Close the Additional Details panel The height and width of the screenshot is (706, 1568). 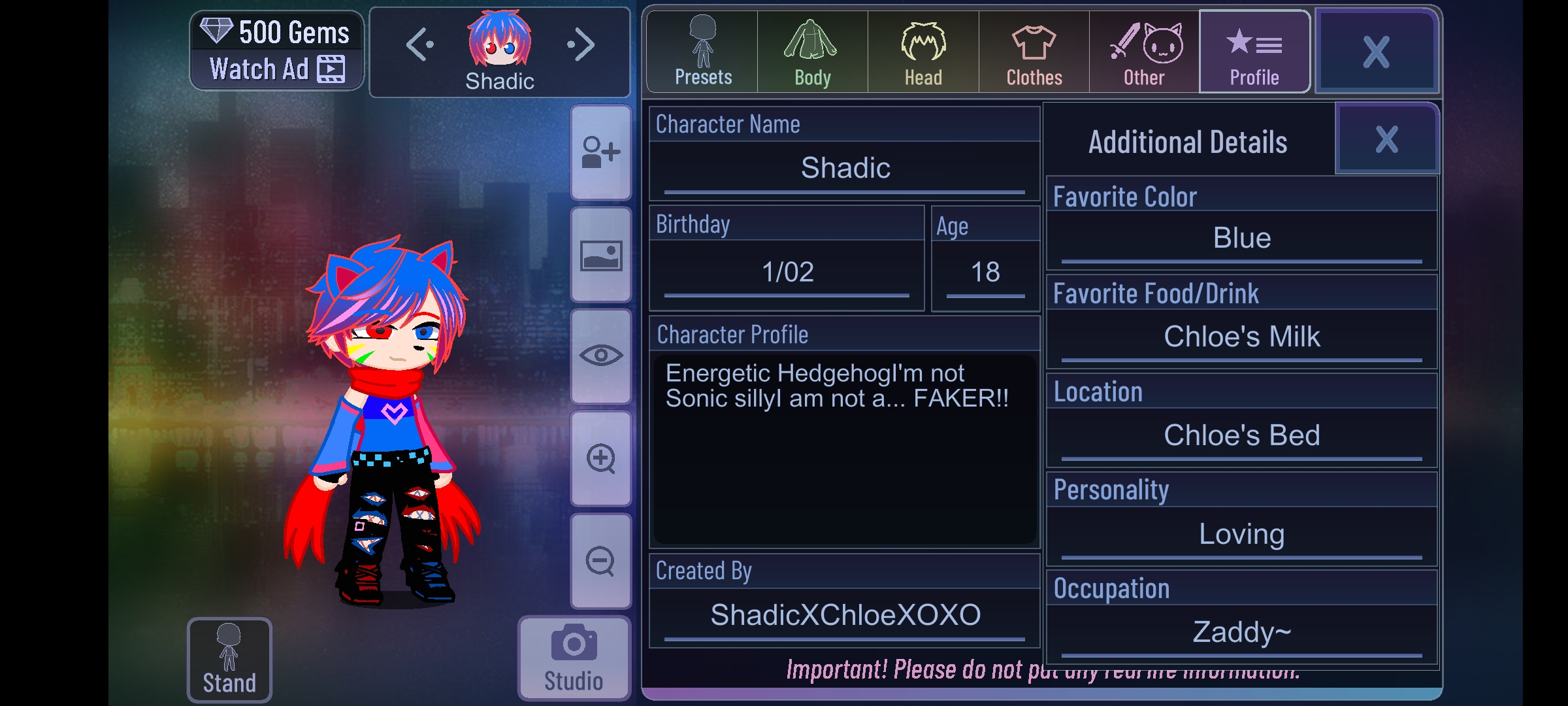pyautogui.click(x=1386, y=140)
